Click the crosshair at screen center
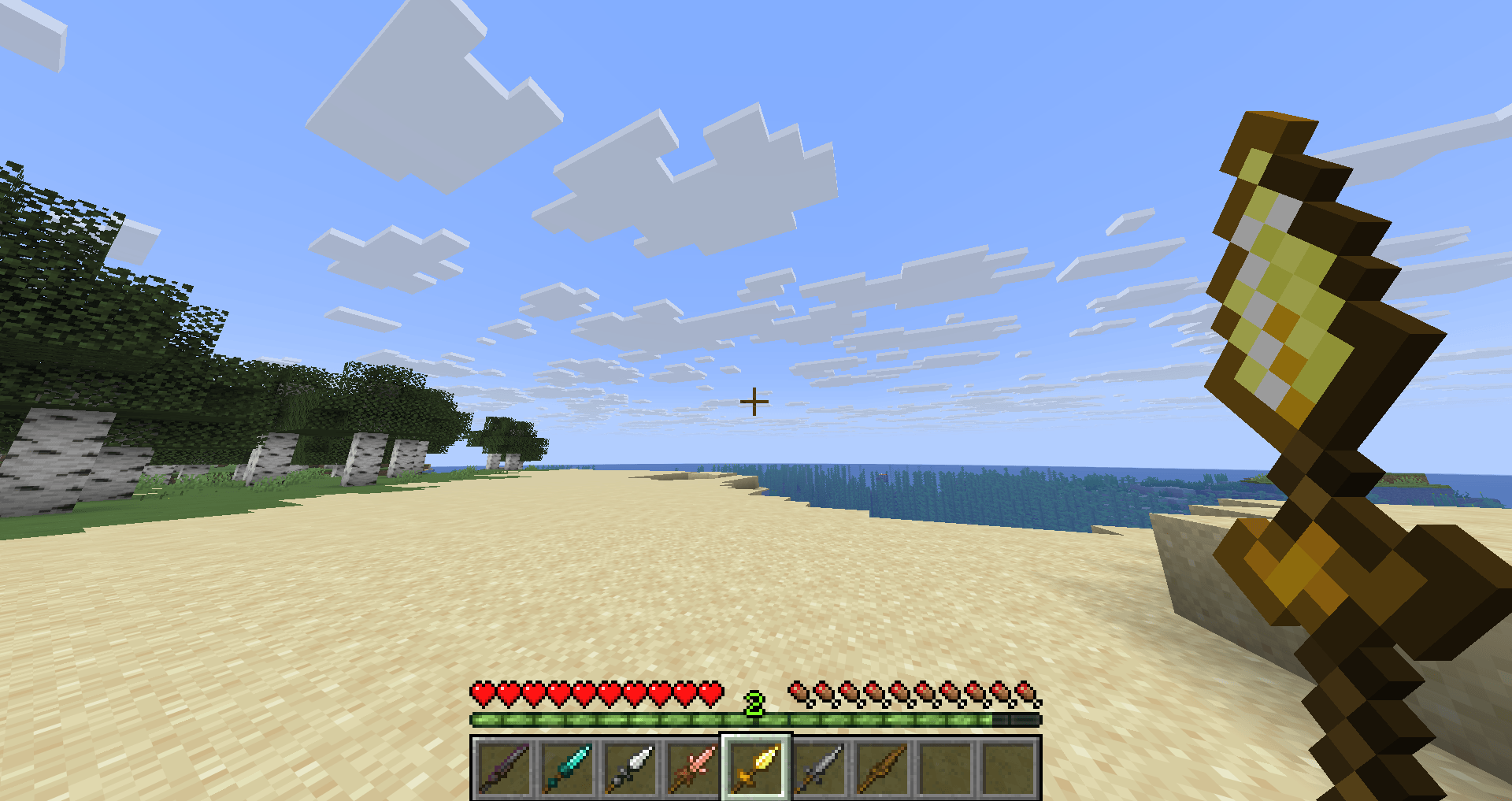The image size is (1512, 801). (754, 401)
